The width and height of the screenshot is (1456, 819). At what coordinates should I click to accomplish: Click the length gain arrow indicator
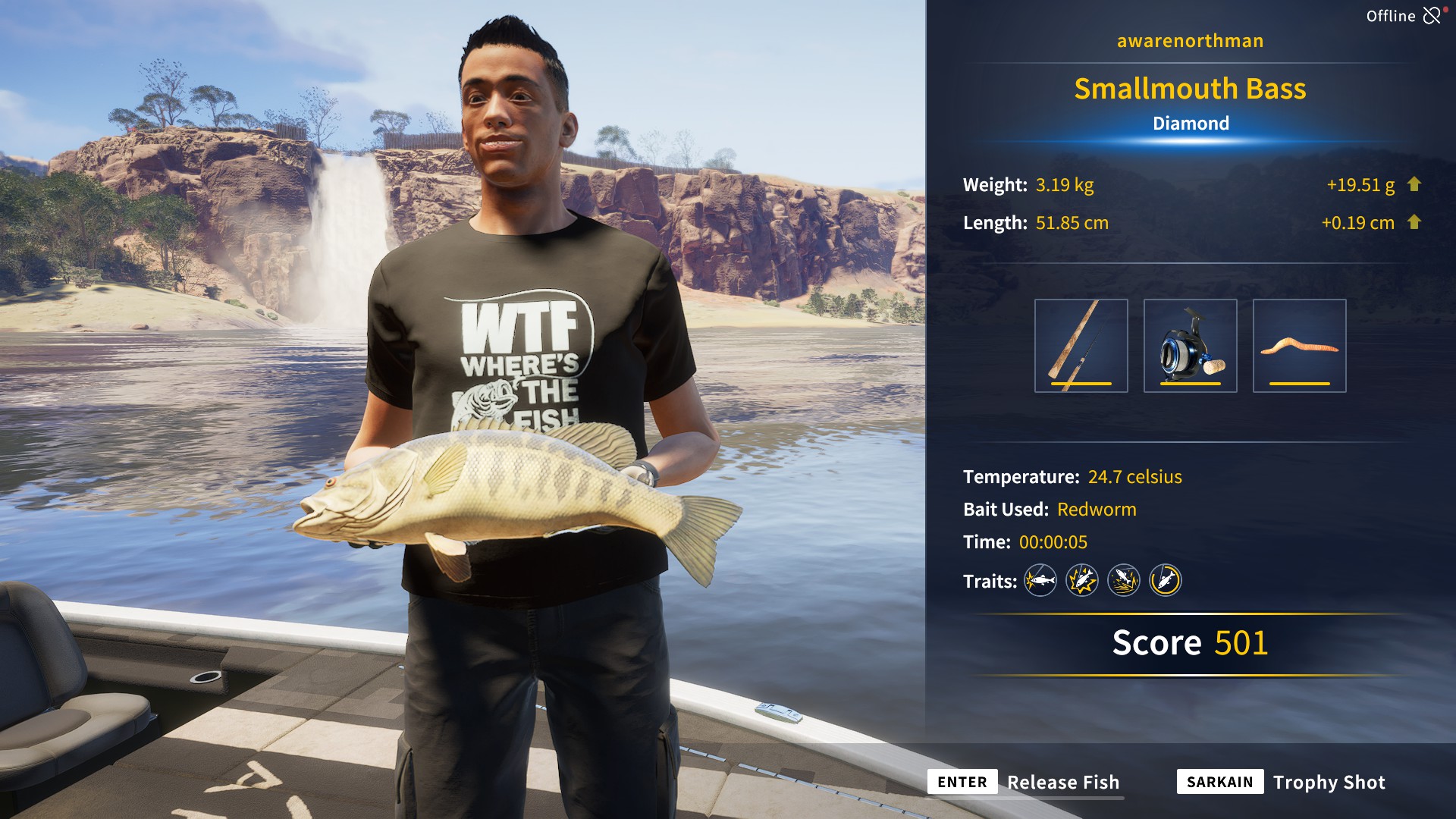click(x=1415, y=223)
